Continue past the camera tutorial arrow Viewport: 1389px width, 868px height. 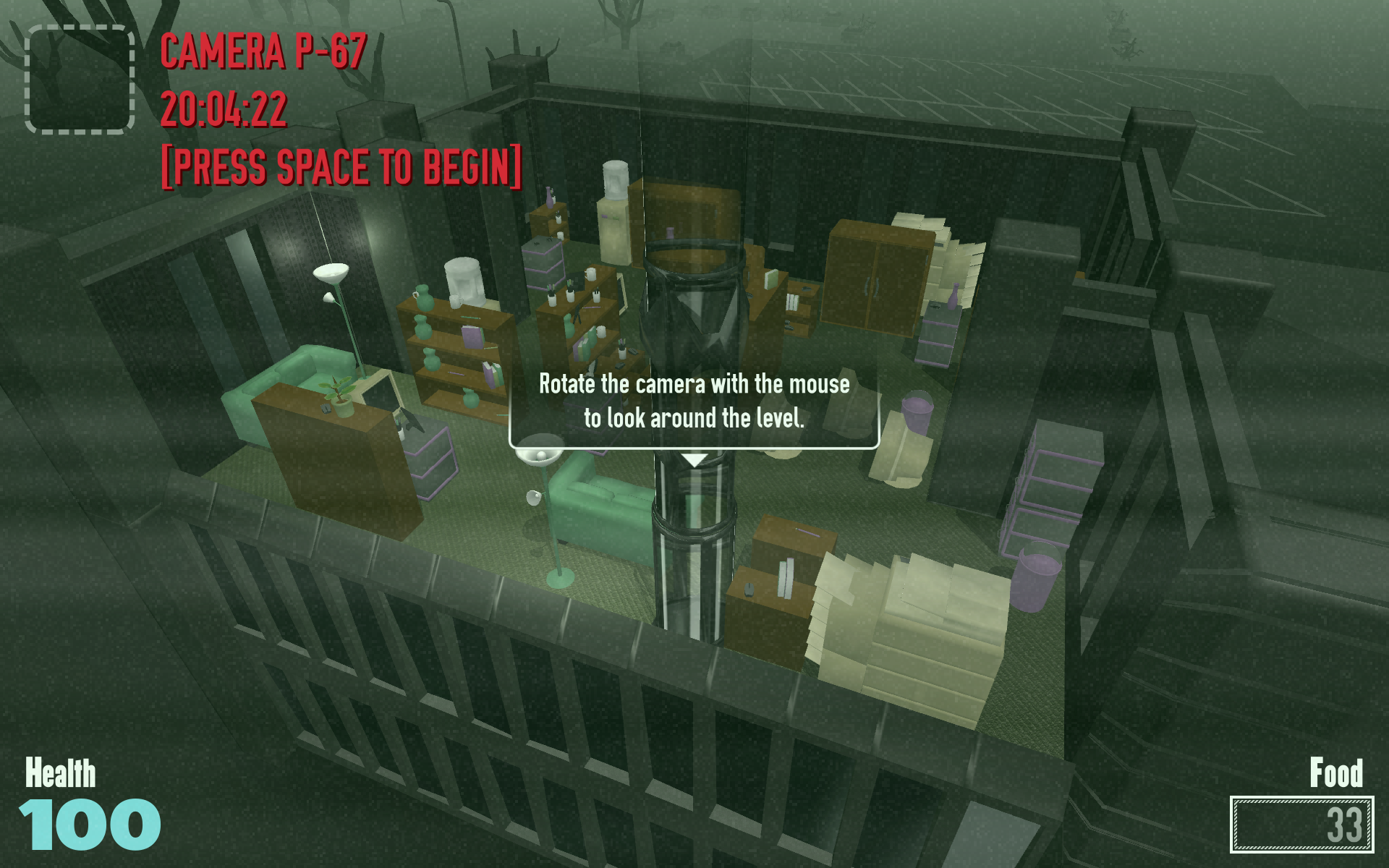coord(694,460)
